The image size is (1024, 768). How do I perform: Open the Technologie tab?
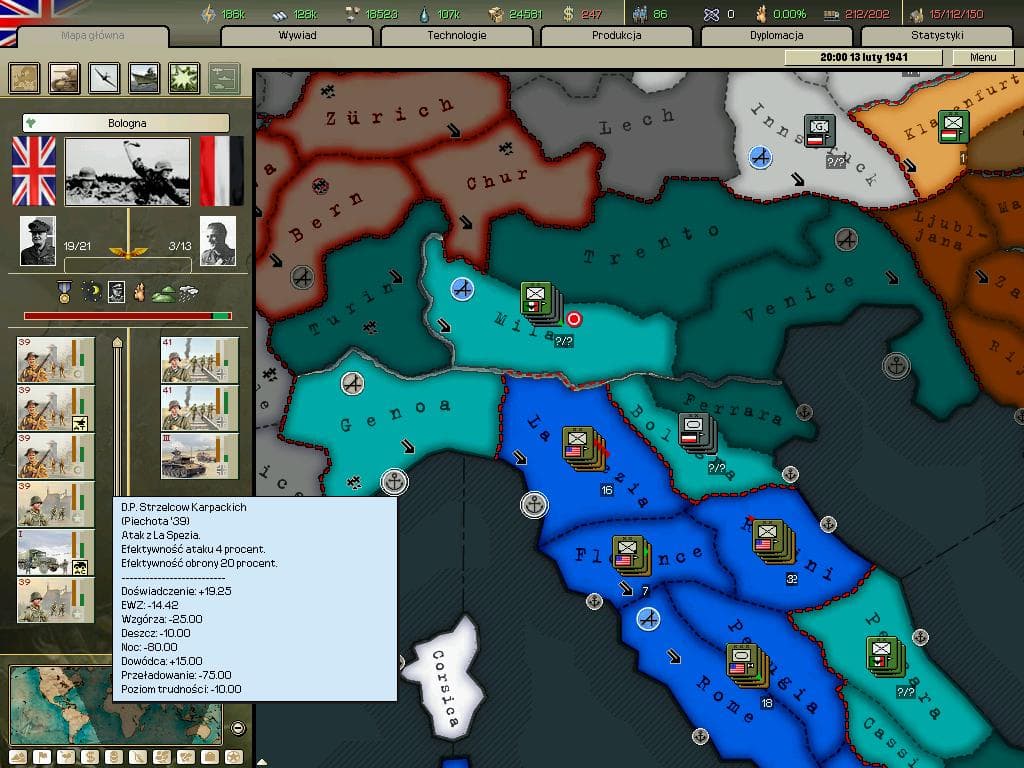[x=457, y=36]
